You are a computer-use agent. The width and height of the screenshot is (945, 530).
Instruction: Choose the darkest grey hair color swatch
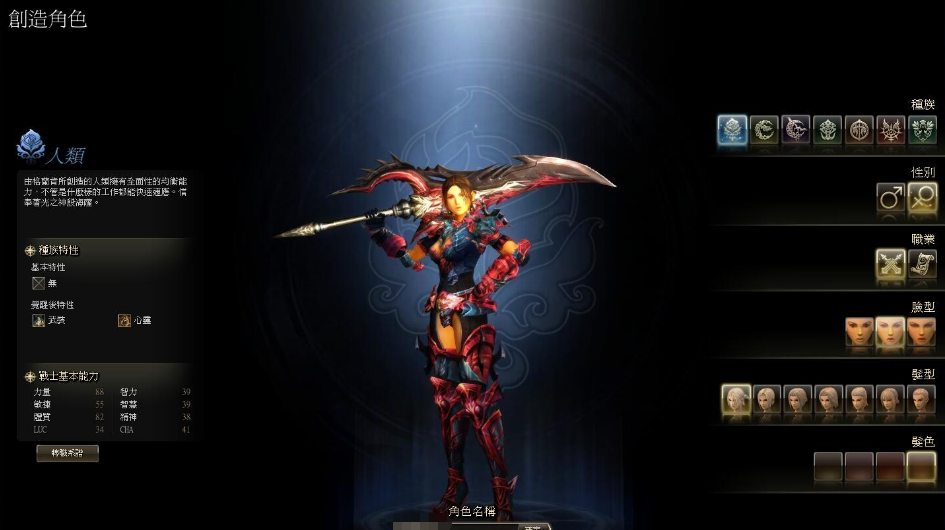[828, 467]
